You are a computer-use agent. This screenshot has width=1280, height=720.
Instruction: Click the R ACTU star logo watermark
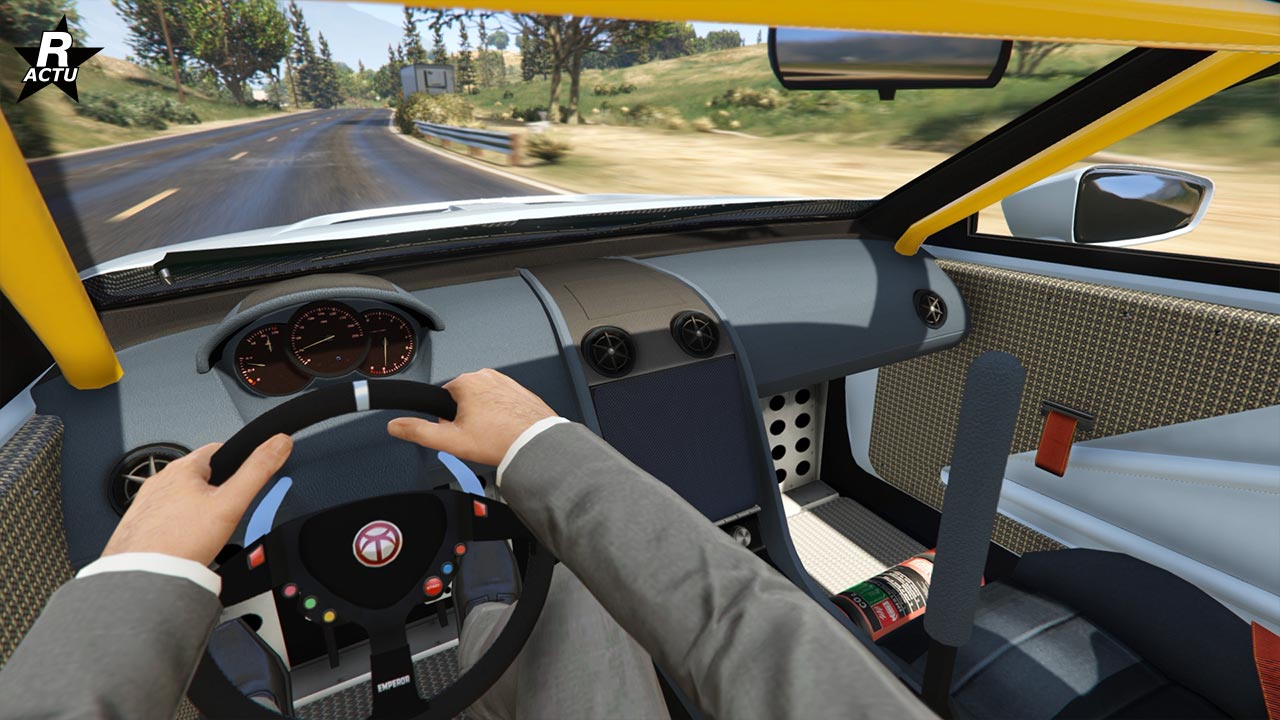click(x=56, y=60)
